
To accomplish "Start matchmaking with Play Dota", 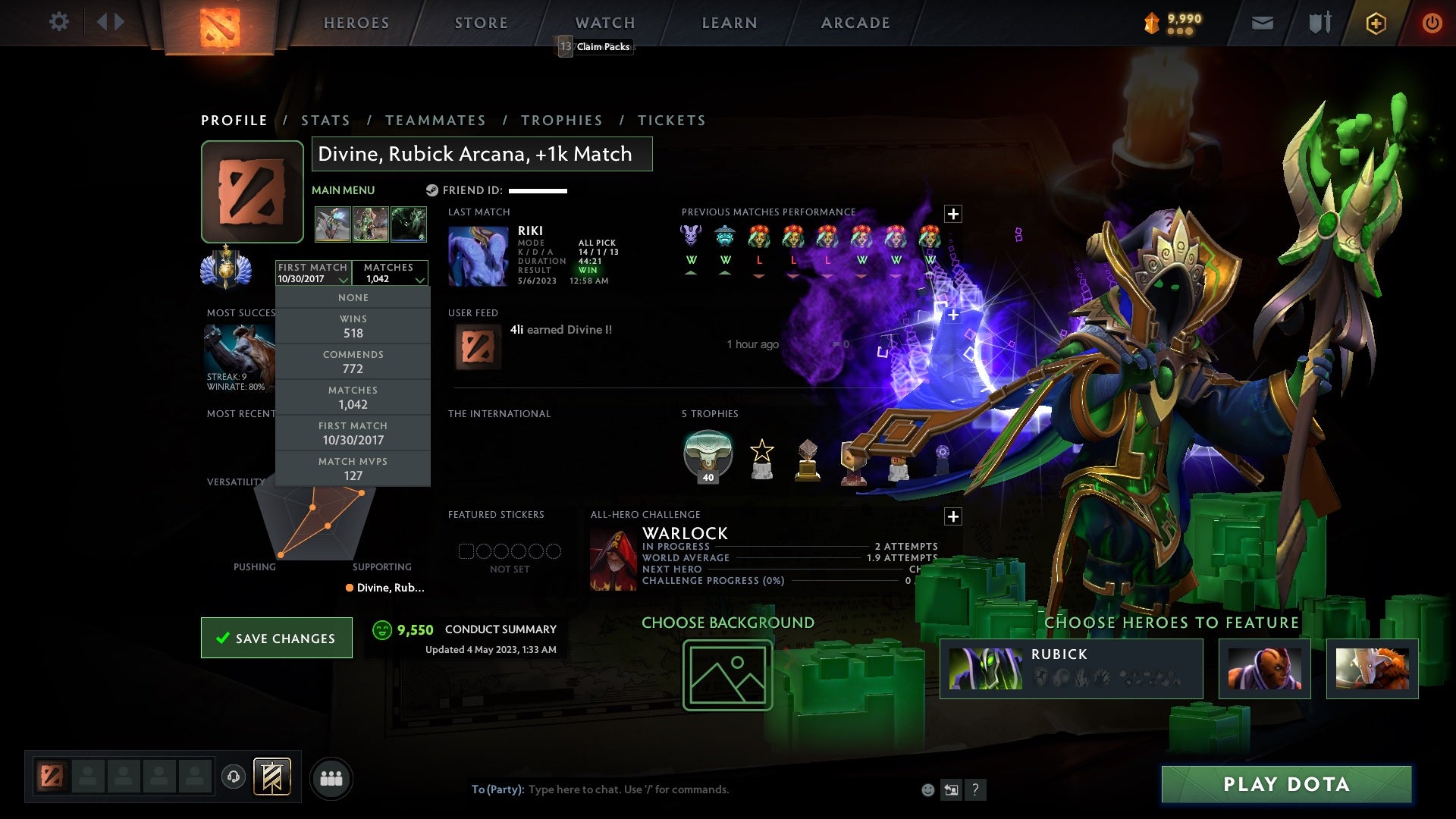I will click(x=1286, y=784).
